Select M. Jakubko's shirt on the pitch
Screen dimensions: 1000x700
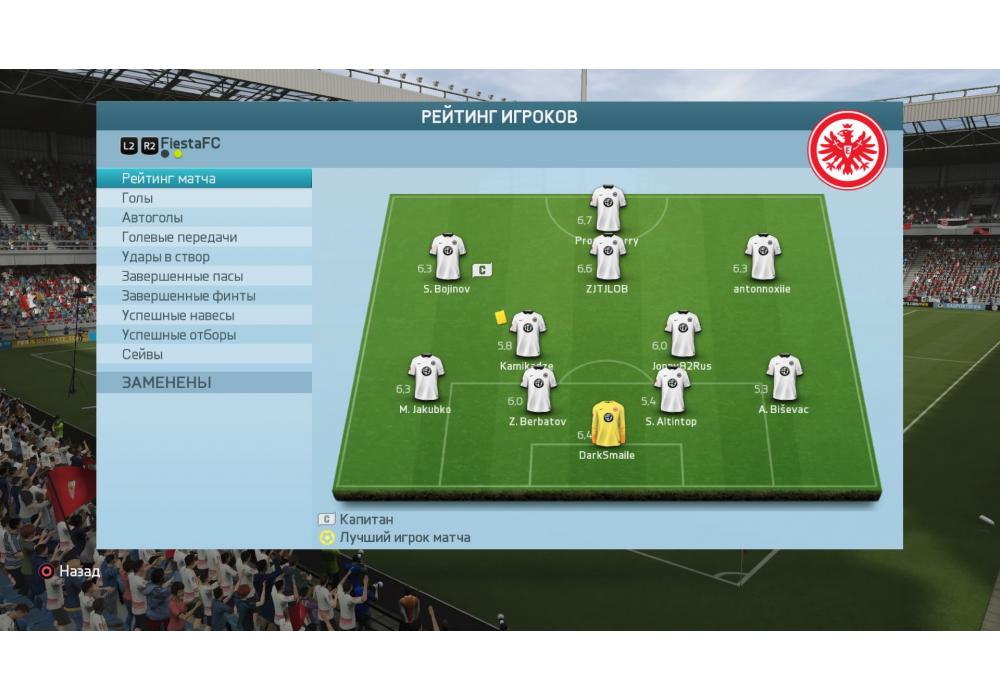(425, 378)
